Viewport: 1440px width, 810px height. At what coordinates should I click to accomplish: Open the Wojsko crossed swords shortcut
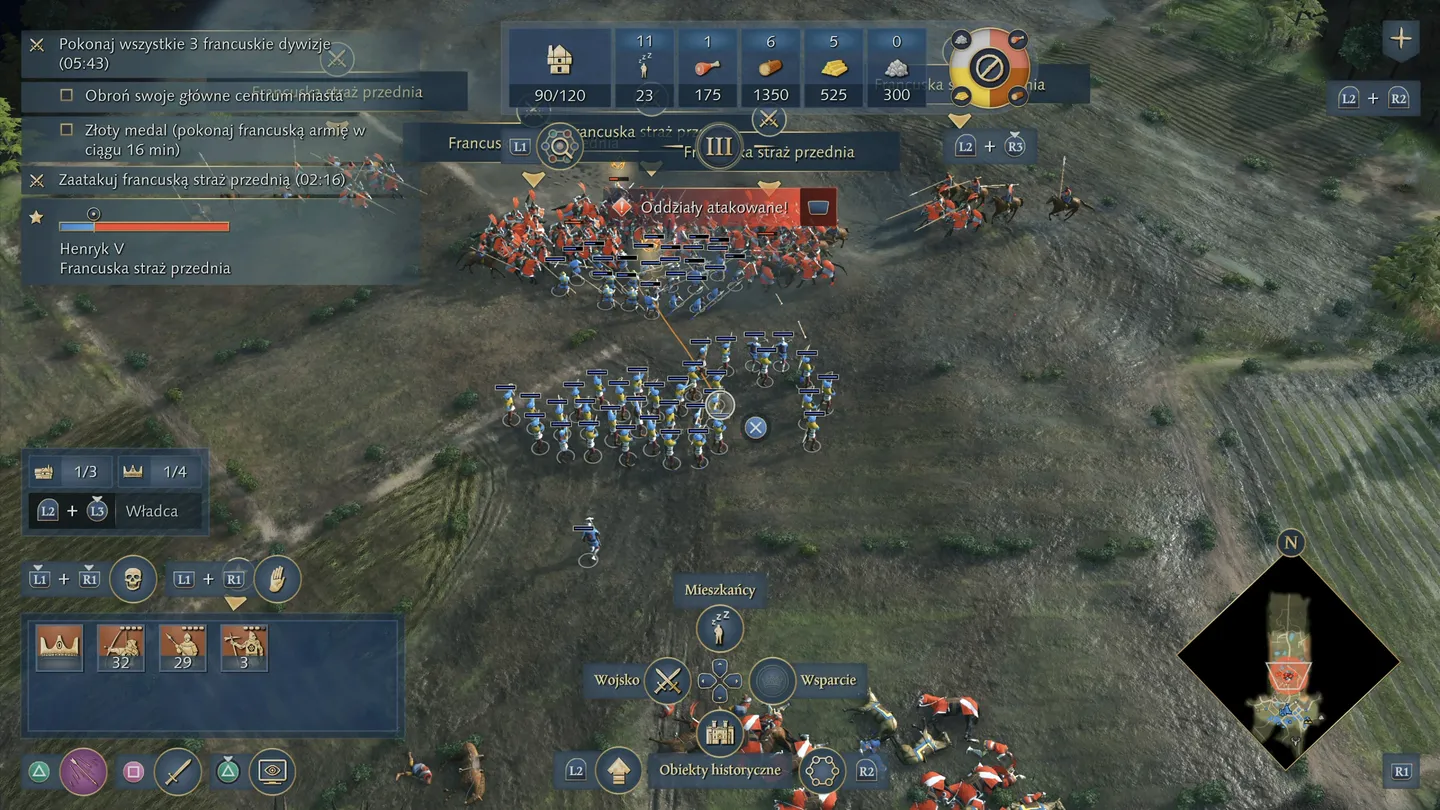click(667, 681)
